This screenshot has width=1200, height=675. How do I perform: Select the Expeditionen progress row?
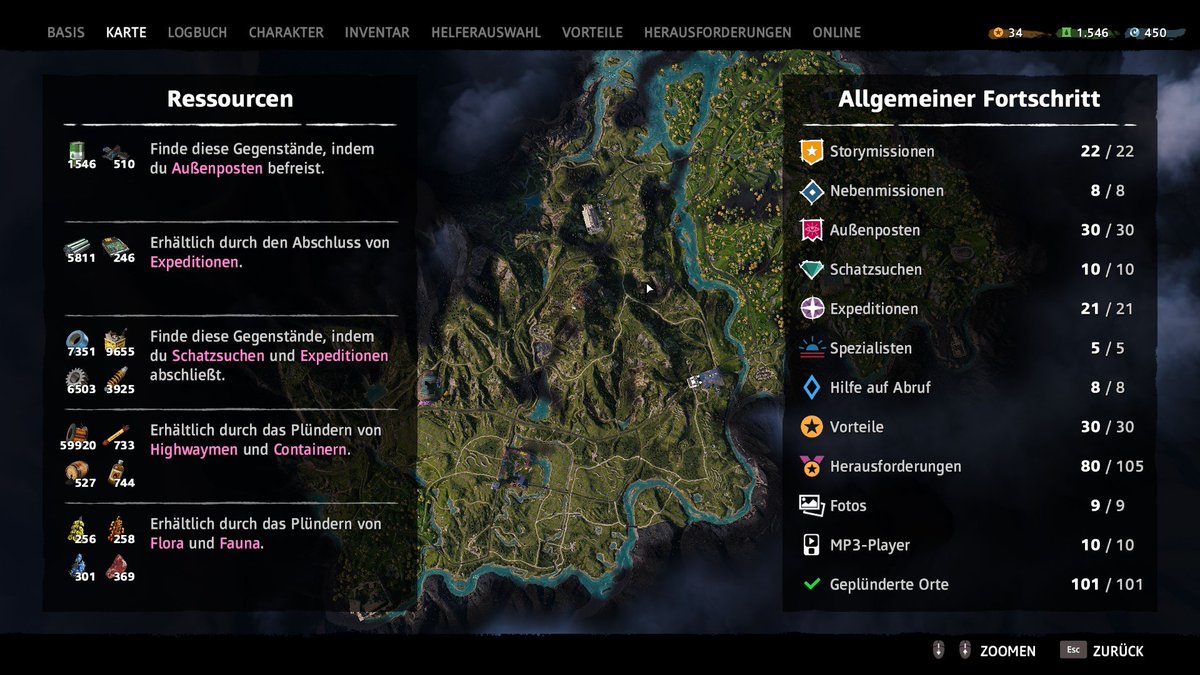click(968, 309)
